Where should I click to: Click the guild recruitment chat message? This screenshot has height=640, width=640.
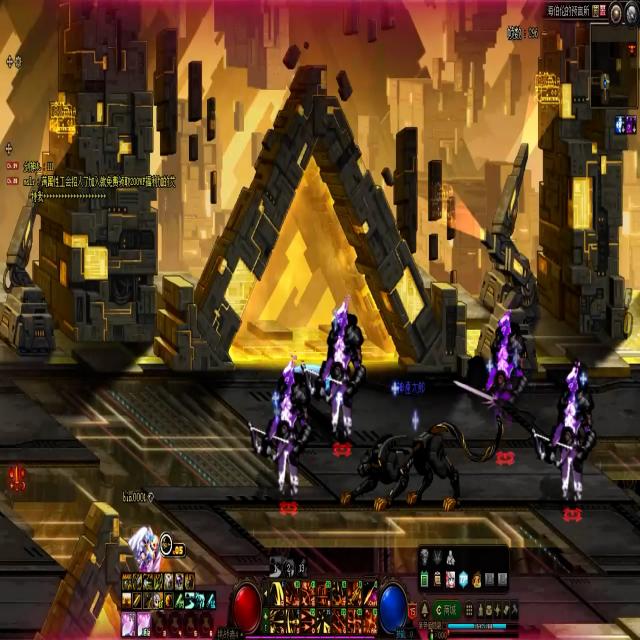pos(100,182)
